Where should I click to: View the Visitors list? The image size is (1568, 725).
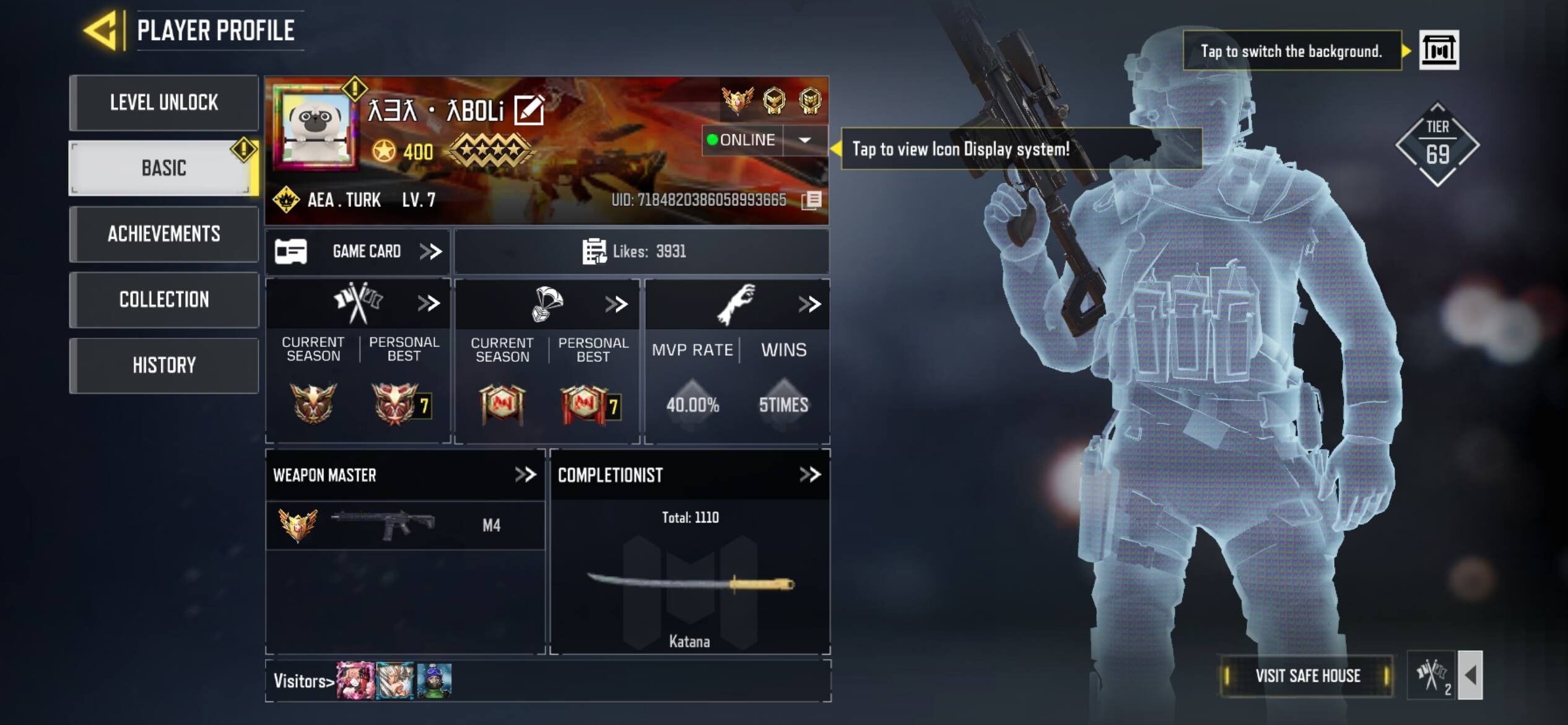click(x=303, y=681)
